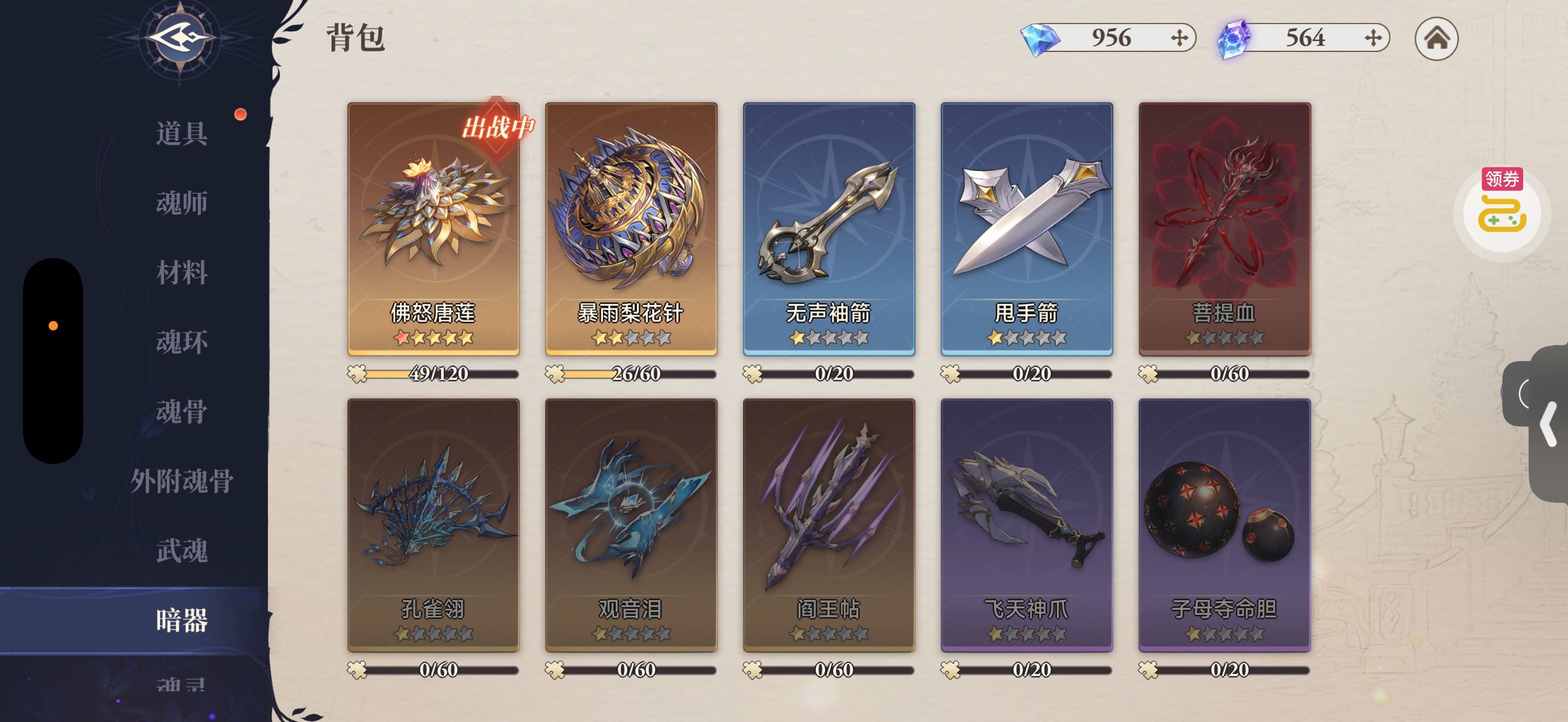Add more blue diamonds

tap(1179, 38)
